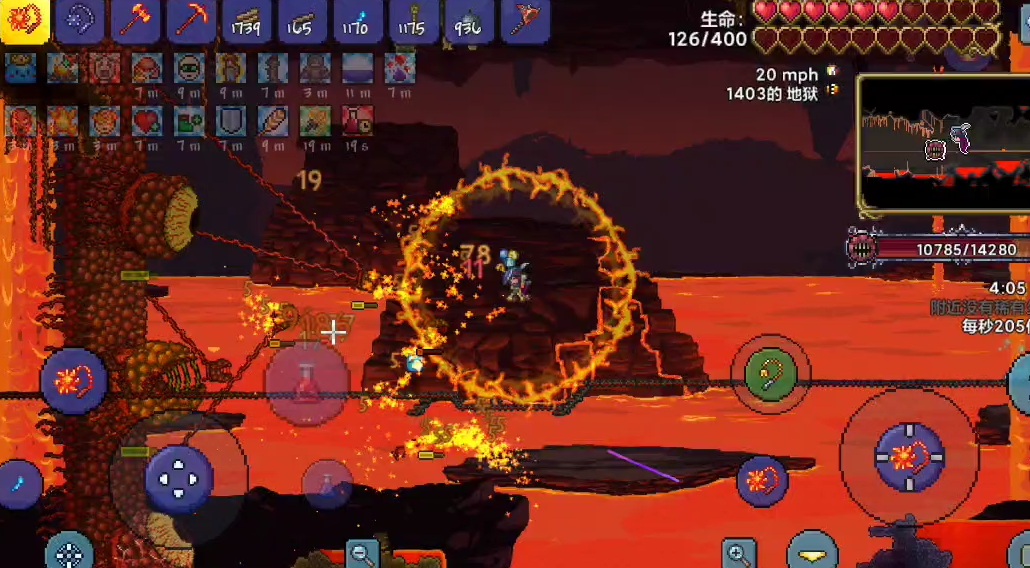Screen dimensions: 1030x568
Task: Select the chain whip hotbar slot
Action: (80, 21)
